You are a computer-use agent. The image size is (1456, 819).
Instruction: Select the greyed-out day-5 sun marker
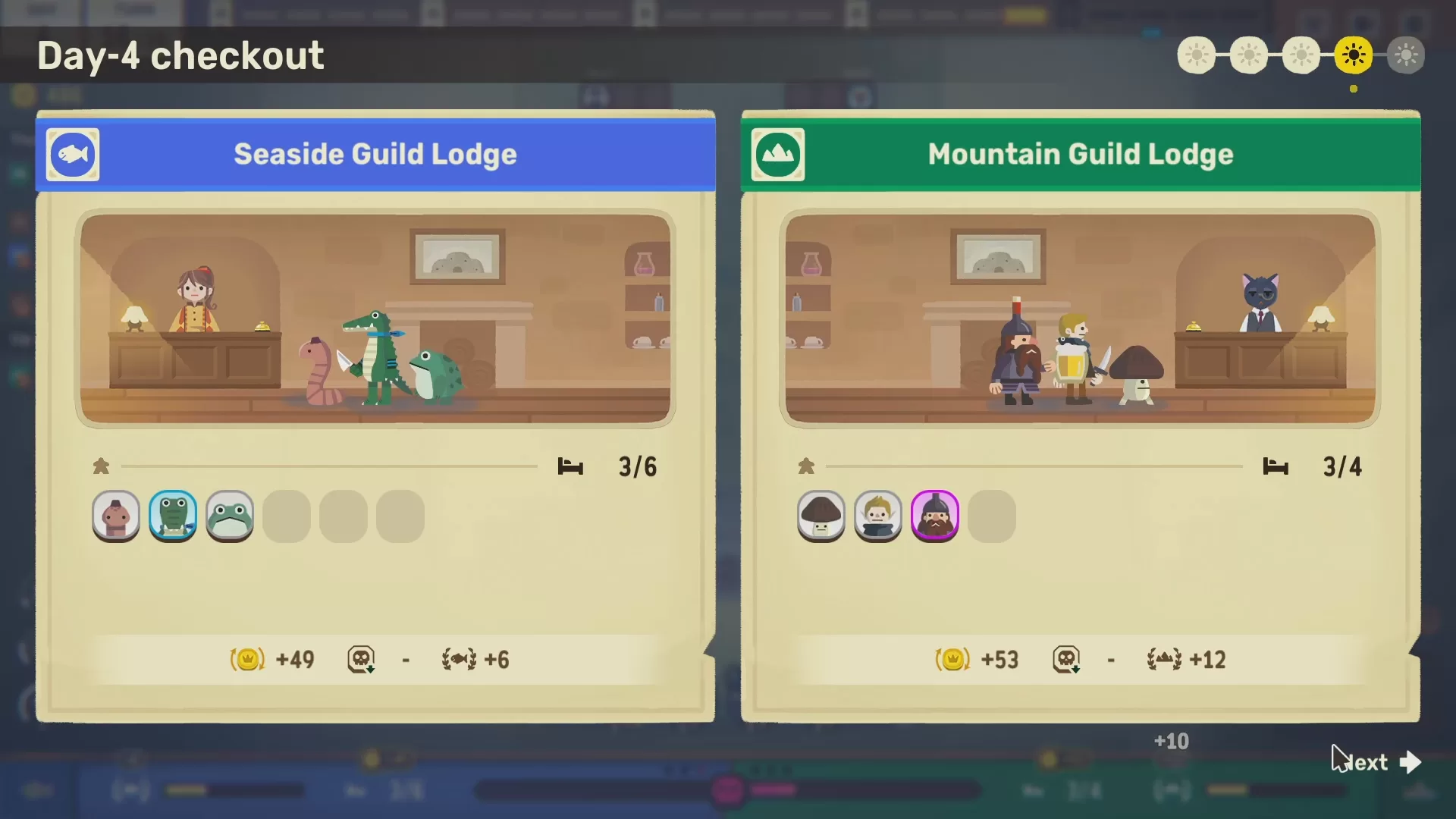(x=1406, y=55)
